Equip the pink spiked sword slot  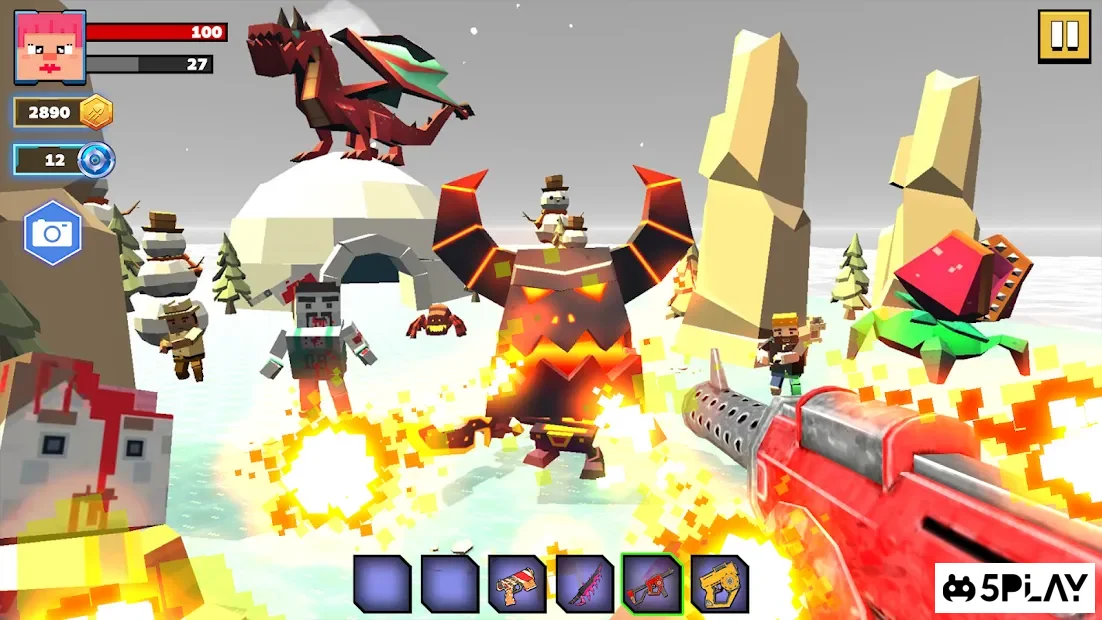coord(585,584)
